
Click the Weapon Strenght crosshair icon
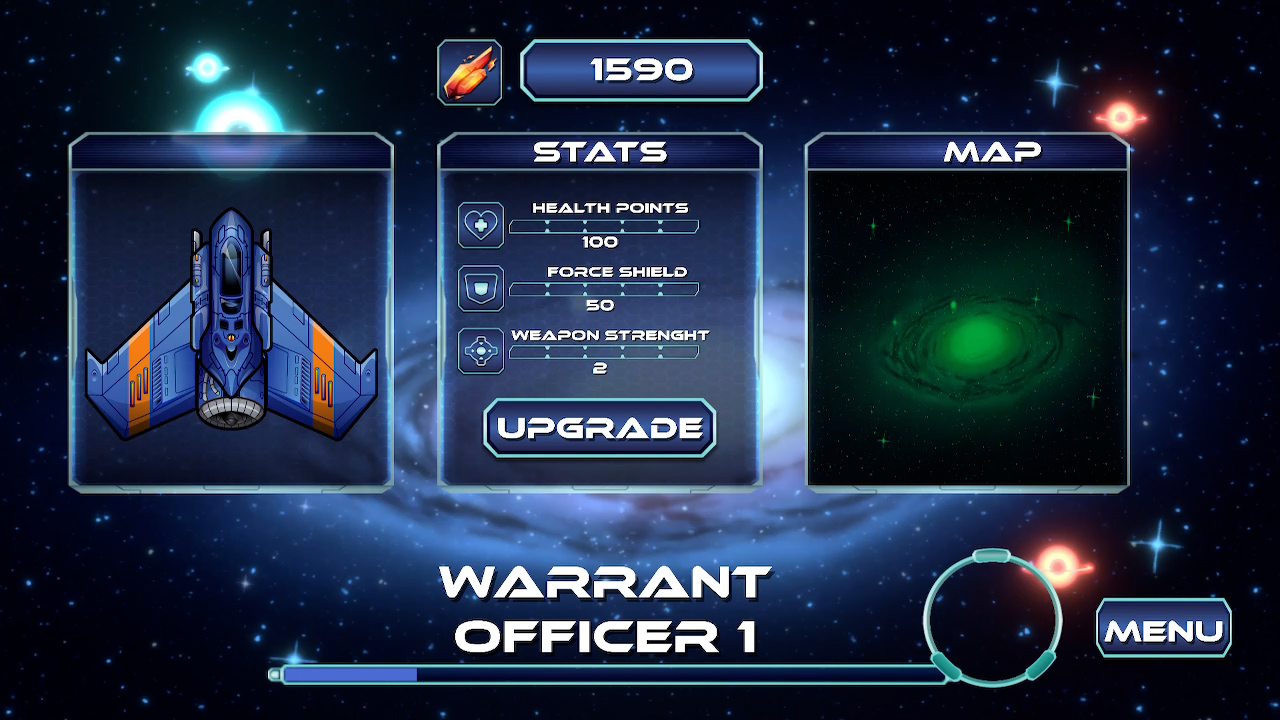point(479,351)
